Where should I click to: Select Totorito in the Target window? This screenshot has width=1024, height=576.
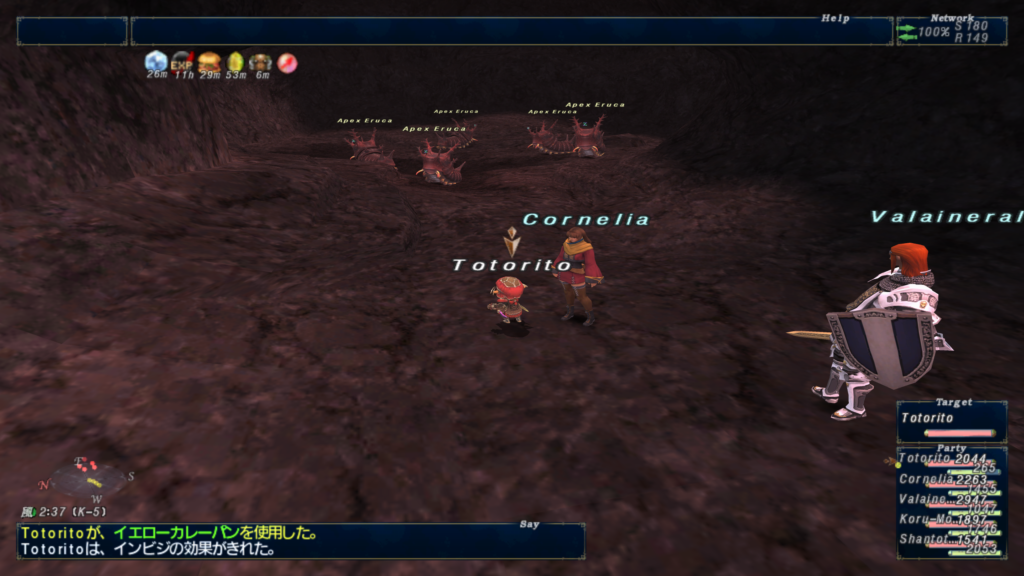point(950,420)
